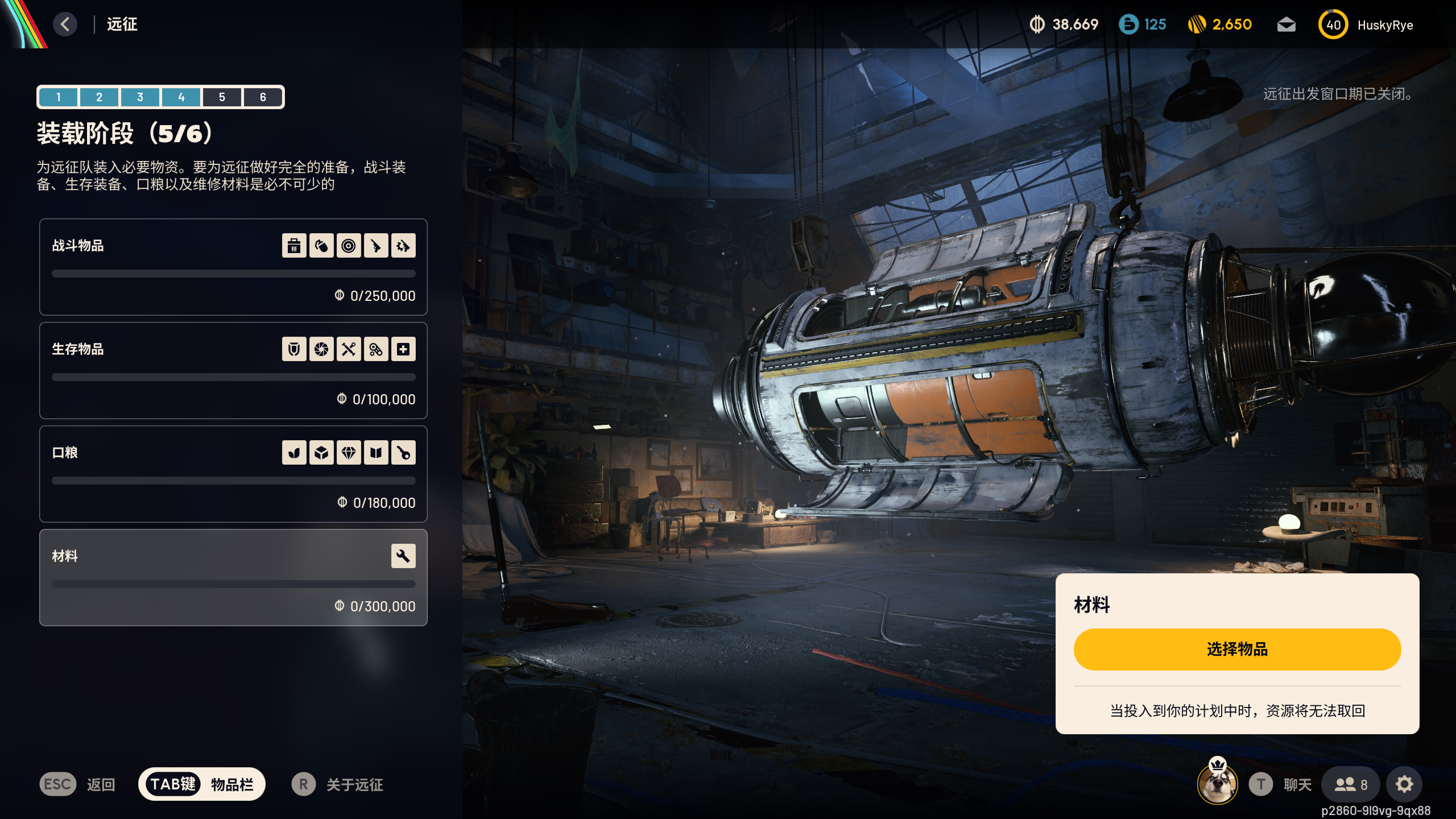
Task: Click the yellow 选择物品 button
Action: click(x=1237, y=649)
